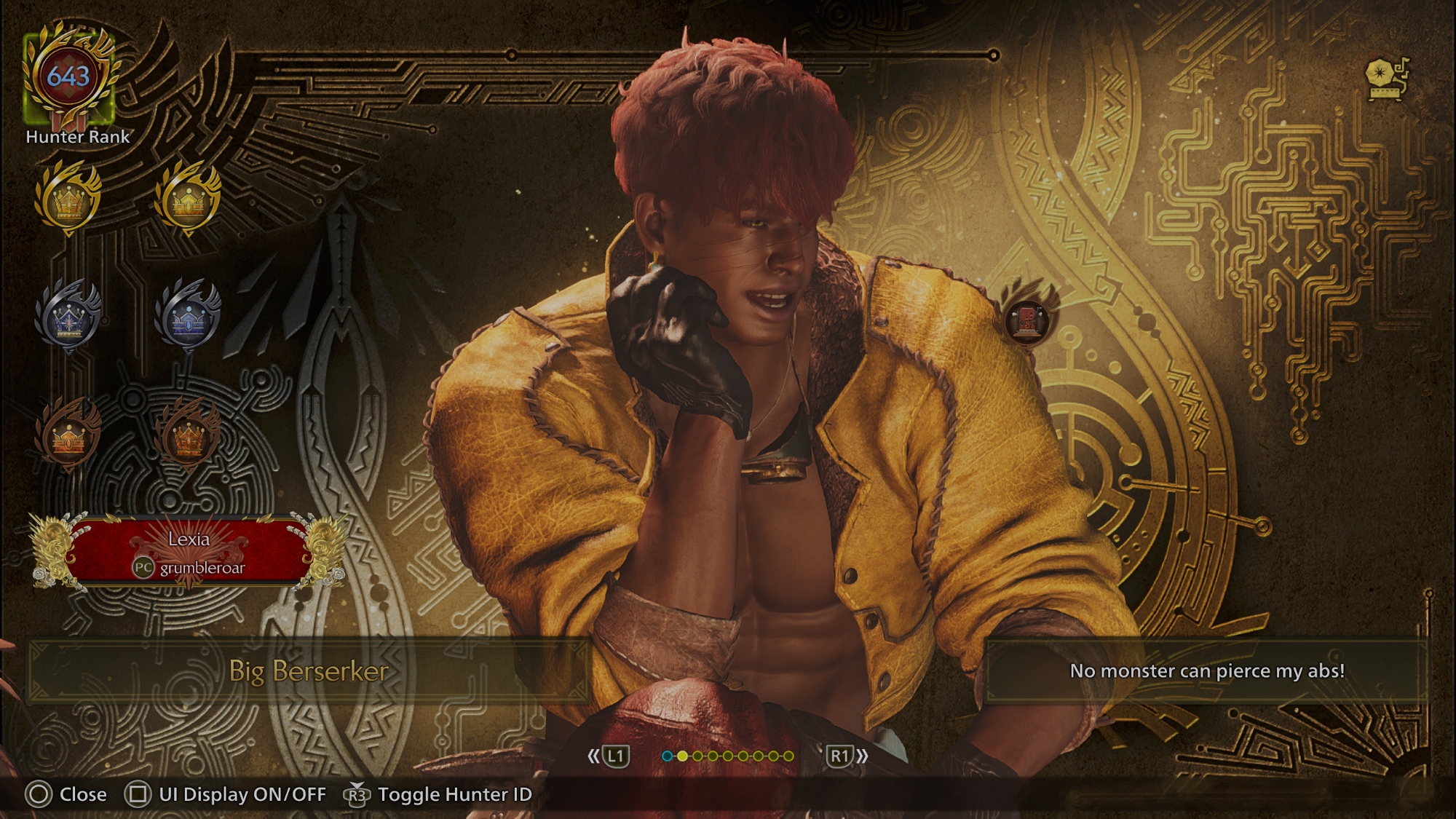Screen dimensions: 1456x819
Task: Open the Lexia grumbleroar name plate
Action: [x=189, y=553]
